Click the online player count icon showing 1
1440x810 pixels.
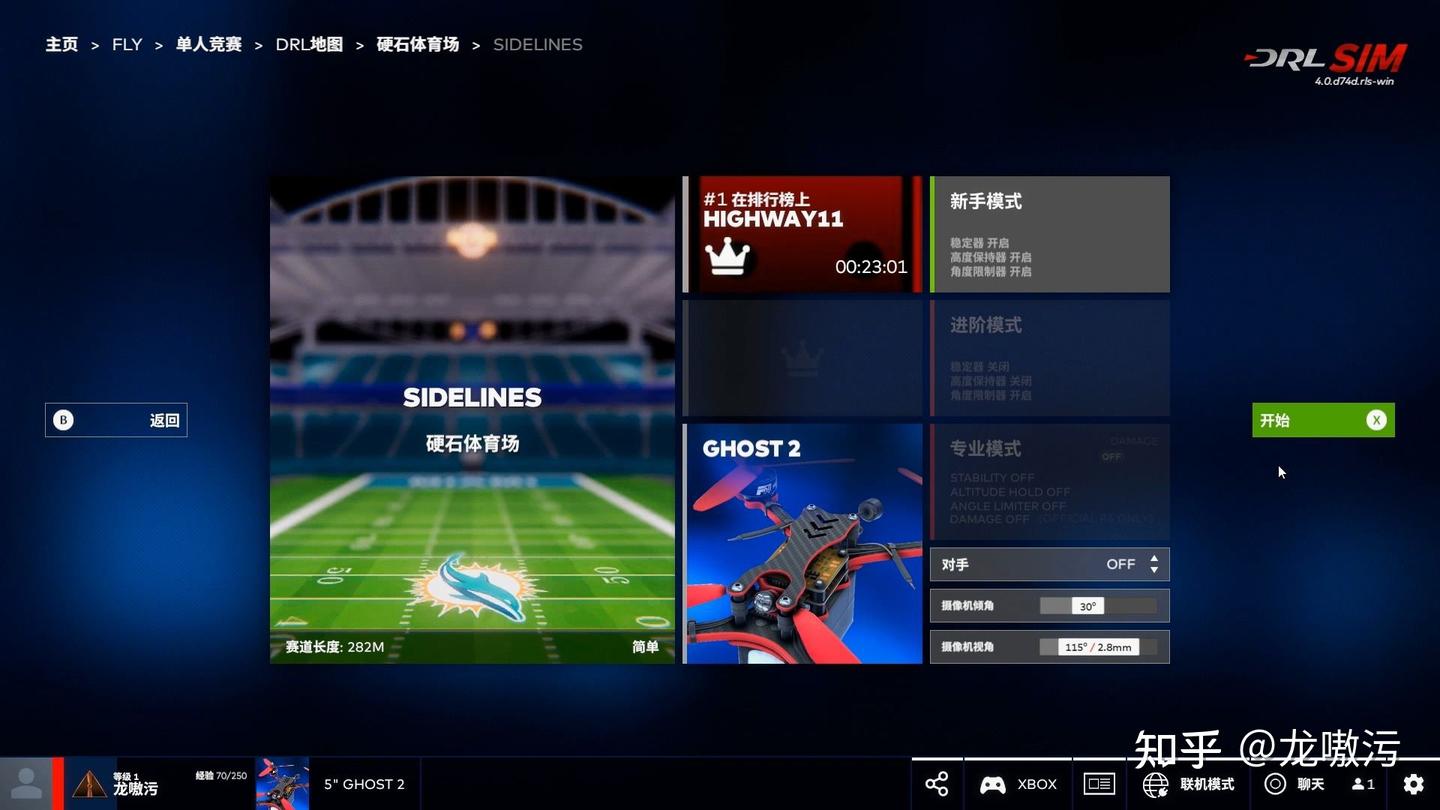pos(1360,784)
